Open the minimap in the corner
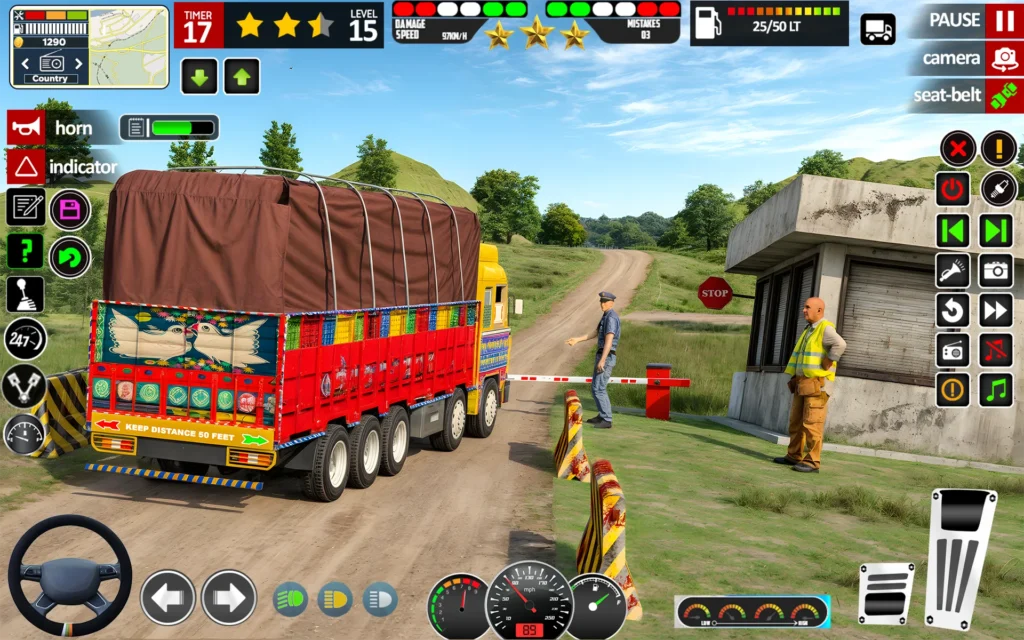 (90, 47)
